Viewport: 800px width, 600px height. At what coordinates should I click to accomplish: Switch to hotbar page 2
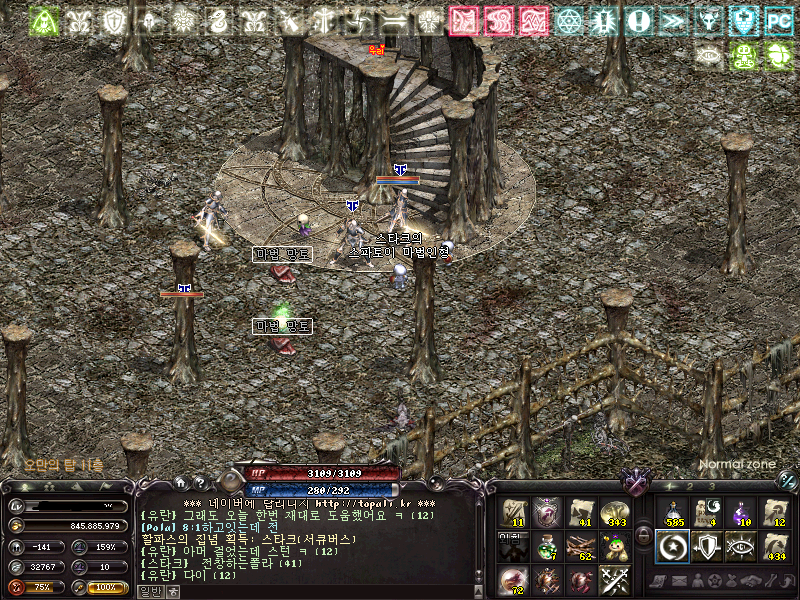[x=688, y=487]
